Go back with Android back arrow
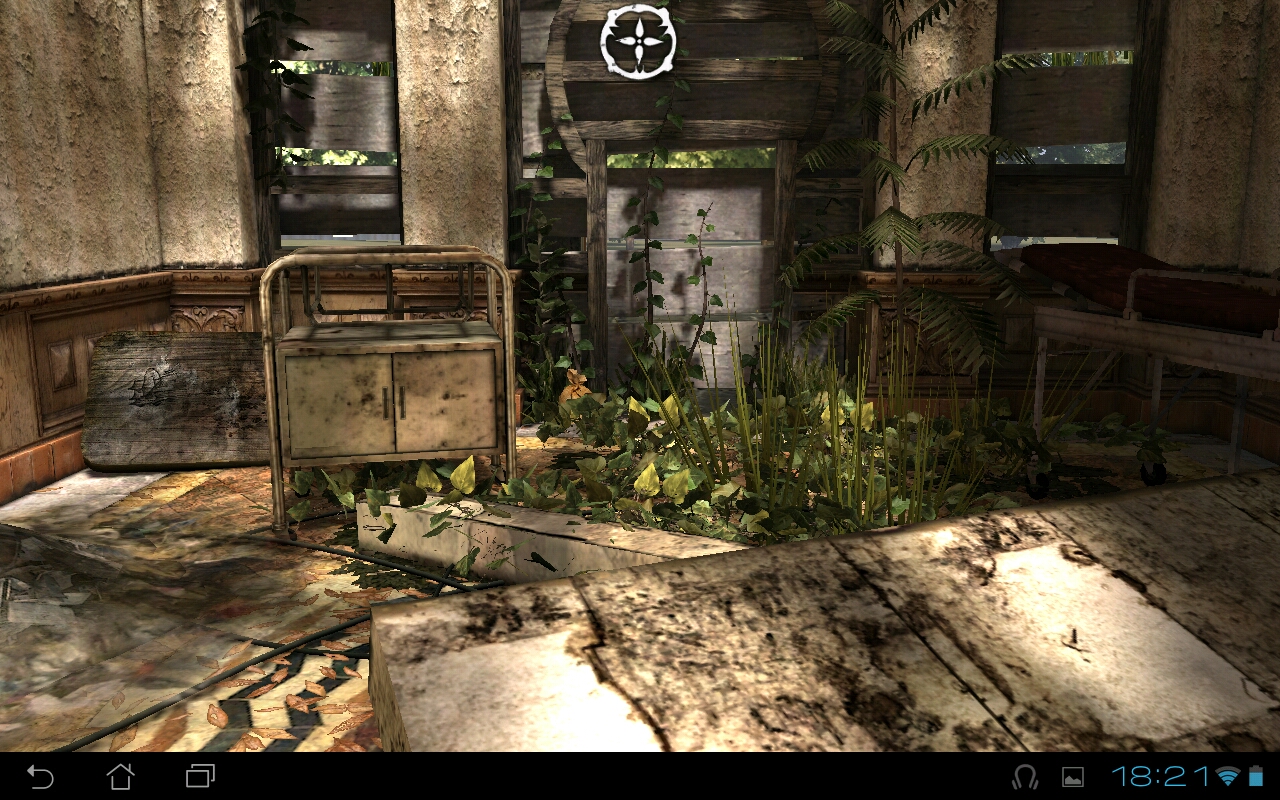1280x800 pixels. tap(41, 776)
